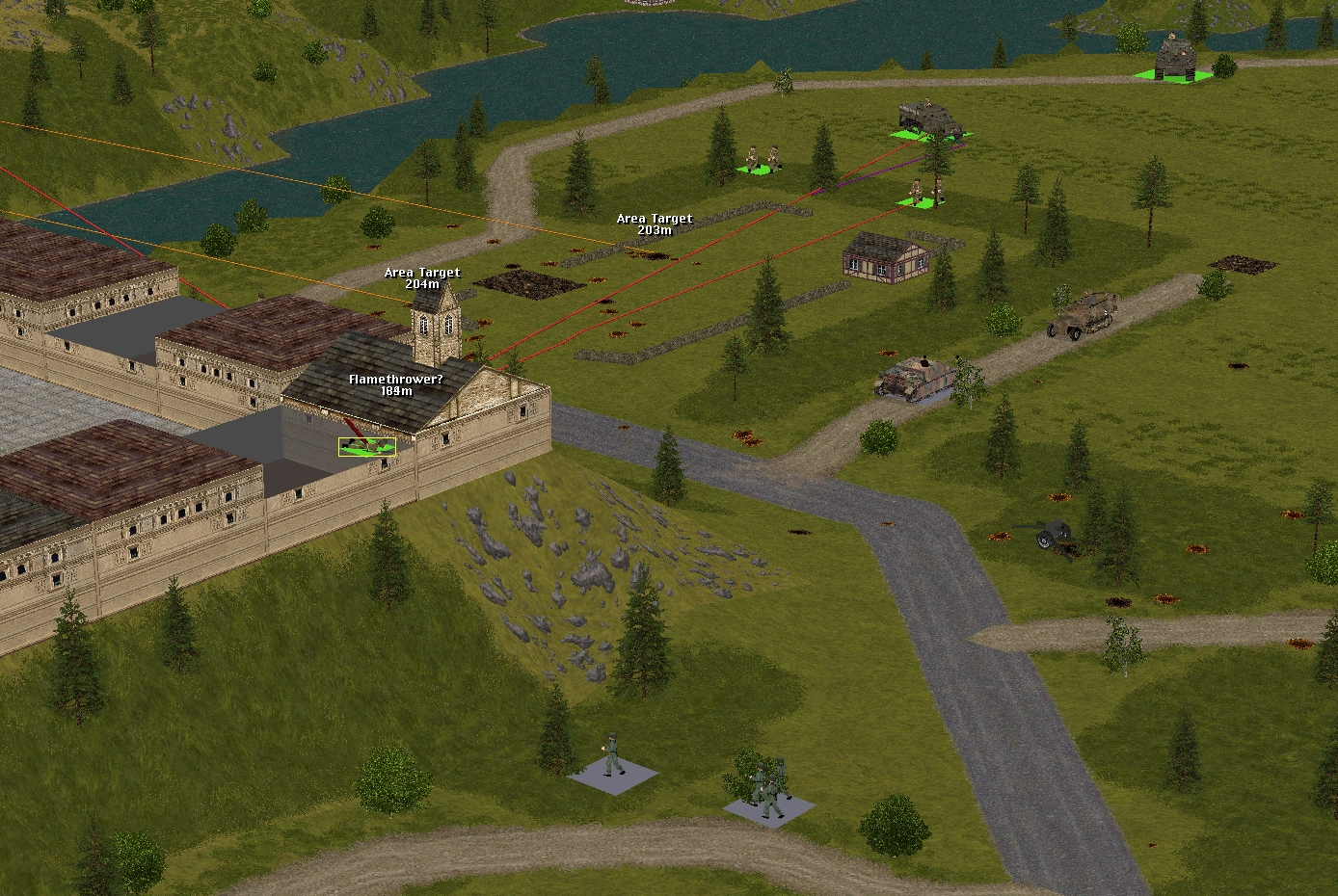Select the green-based armored vehicle firing red target lines
The image size is (1338, 896).
coord(930,121)
